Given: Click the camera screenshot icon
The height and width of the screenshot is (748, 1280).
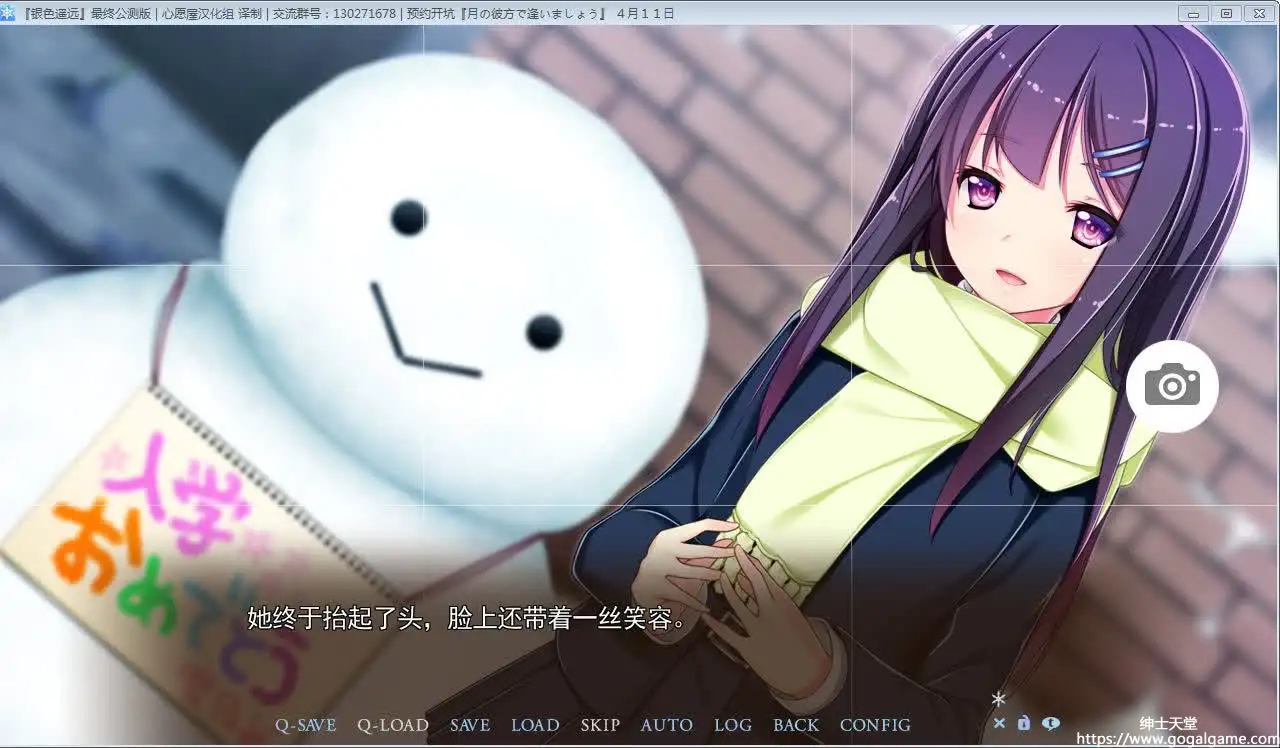Looking at the screenshot, I should (x=1171, y=384).
